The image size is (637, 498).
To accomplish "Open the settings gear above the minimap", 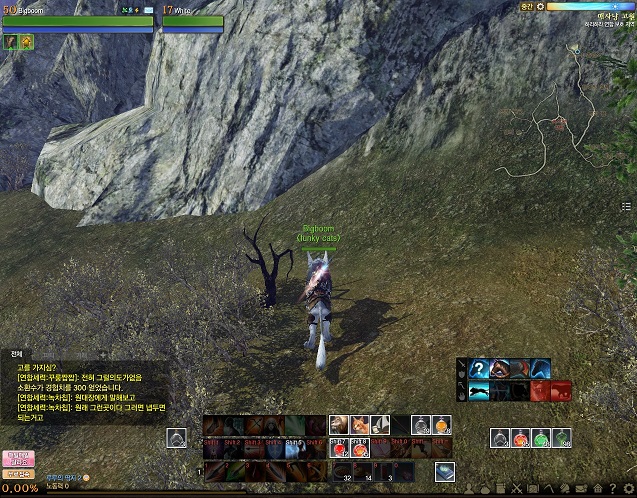I will 541,6.
